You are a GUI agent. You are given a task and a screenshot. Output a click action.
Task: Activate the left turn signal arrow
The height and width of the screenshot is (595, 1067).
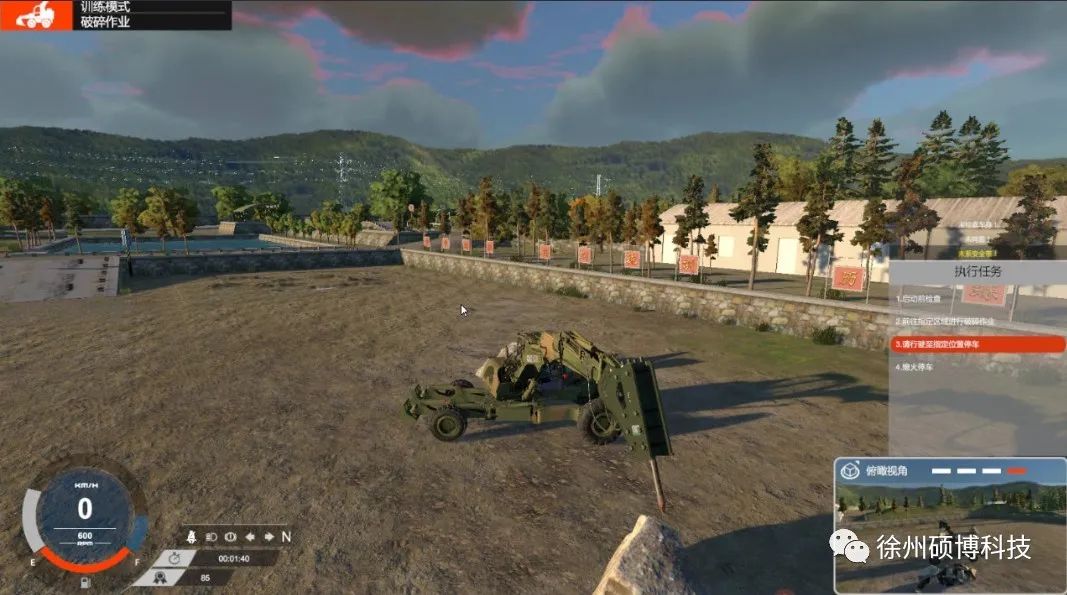pos(250,536)
